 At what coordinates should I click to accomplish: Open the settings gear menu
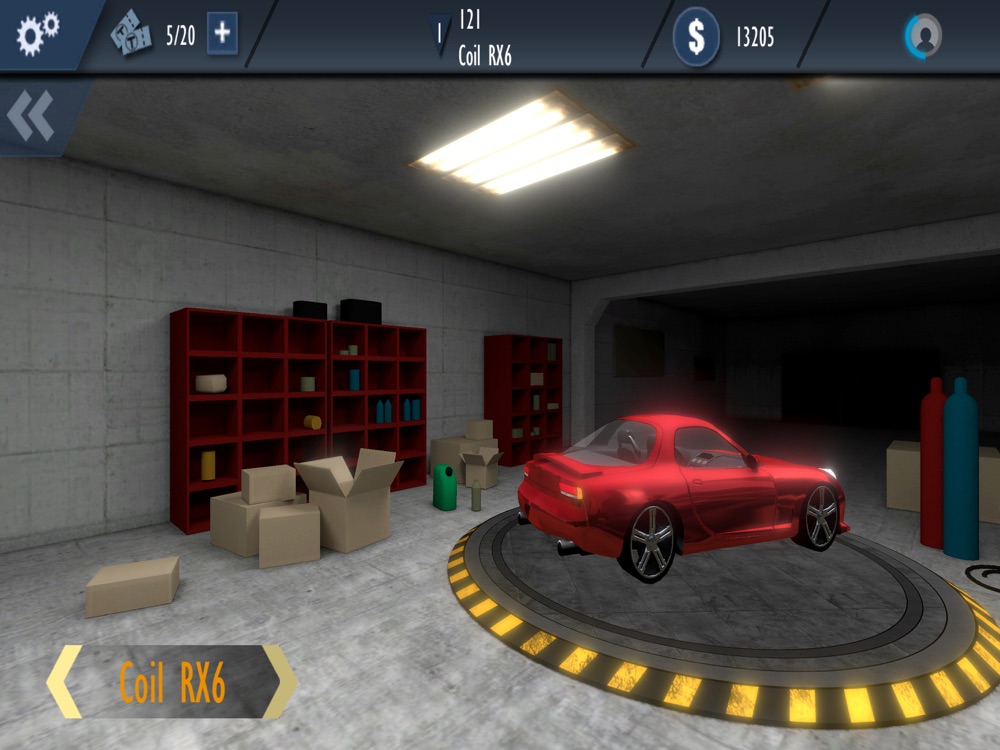coord(38,33)
